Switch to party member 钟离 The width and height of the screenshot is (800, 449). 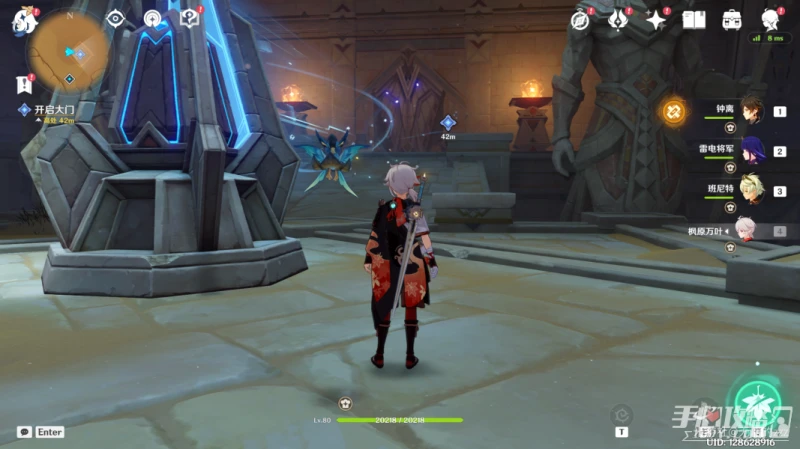751,112
